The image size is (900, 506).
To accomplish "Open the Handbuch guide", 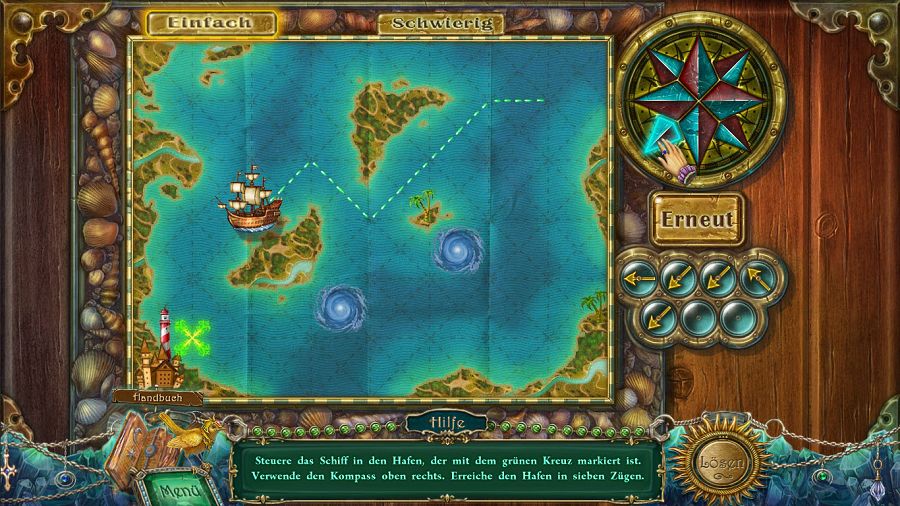I will pos(160,397).
